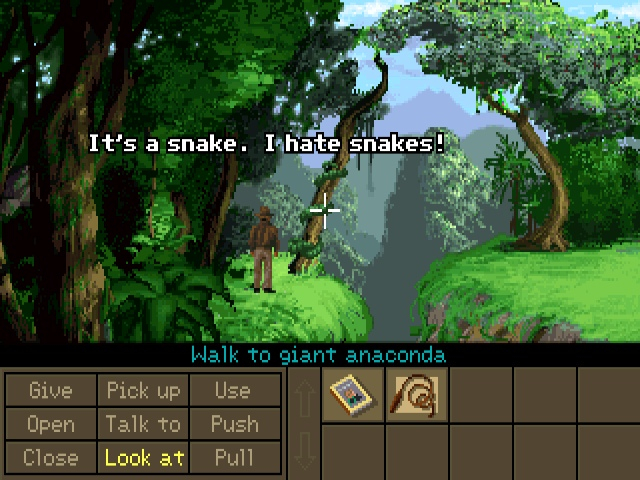Viewport: 640px width, 480px height.
Task: Select the coiled whip inventory item
Action: click(x=416, y=395)
